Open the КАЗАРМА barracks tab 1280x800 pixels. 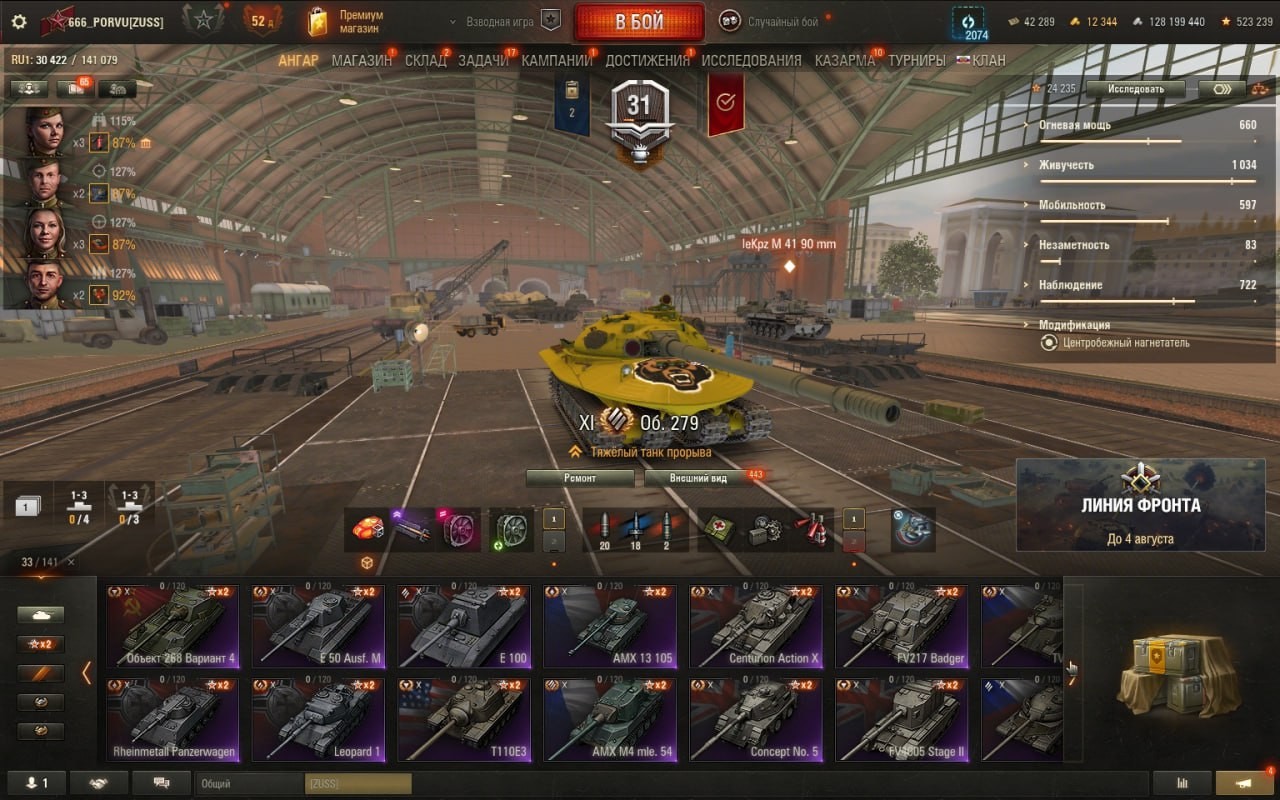pyautogui.click(x=844, y=60)
